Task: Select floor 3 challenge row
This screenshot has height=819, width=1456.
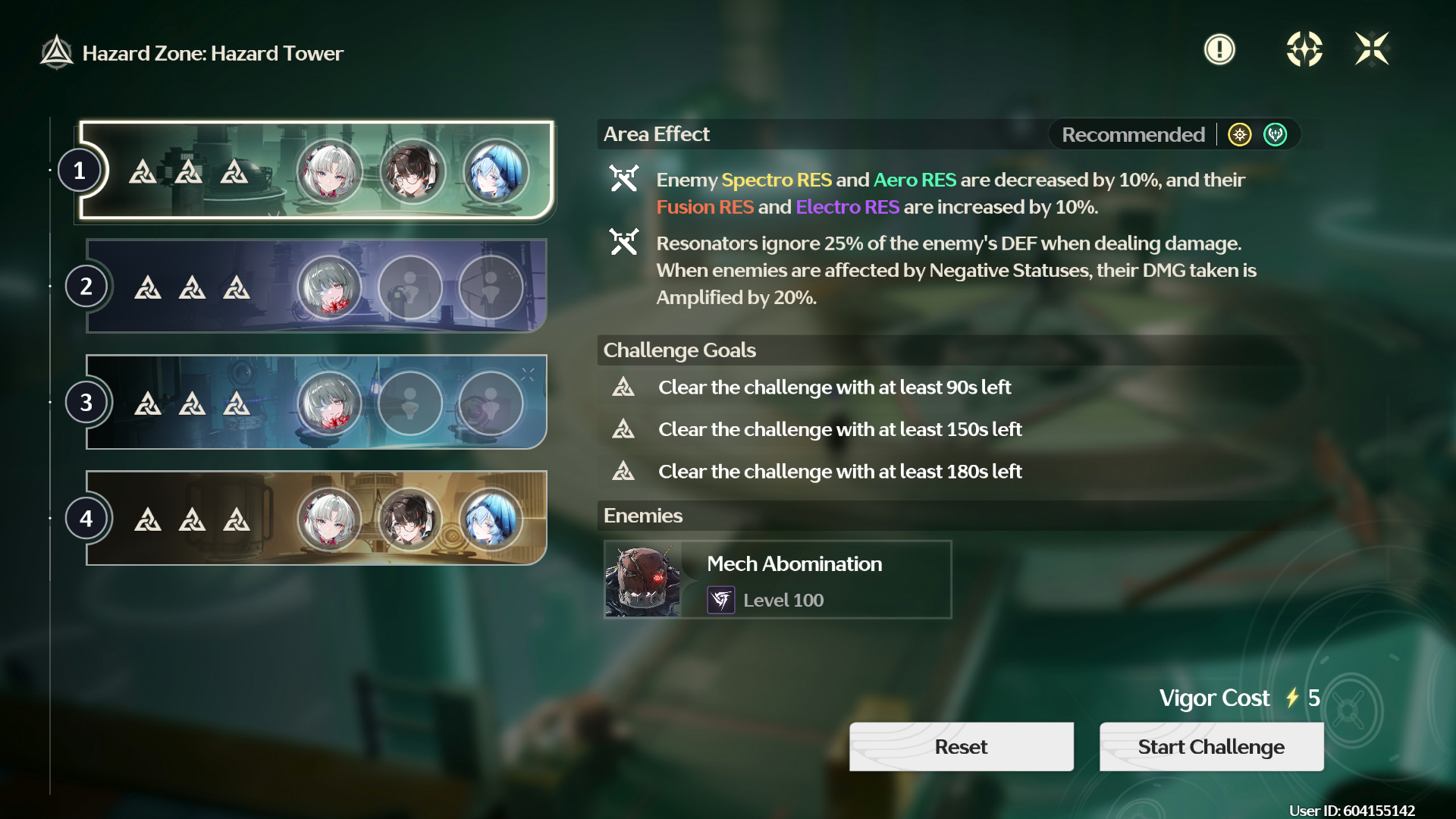Action: click(x=316, y=402)
